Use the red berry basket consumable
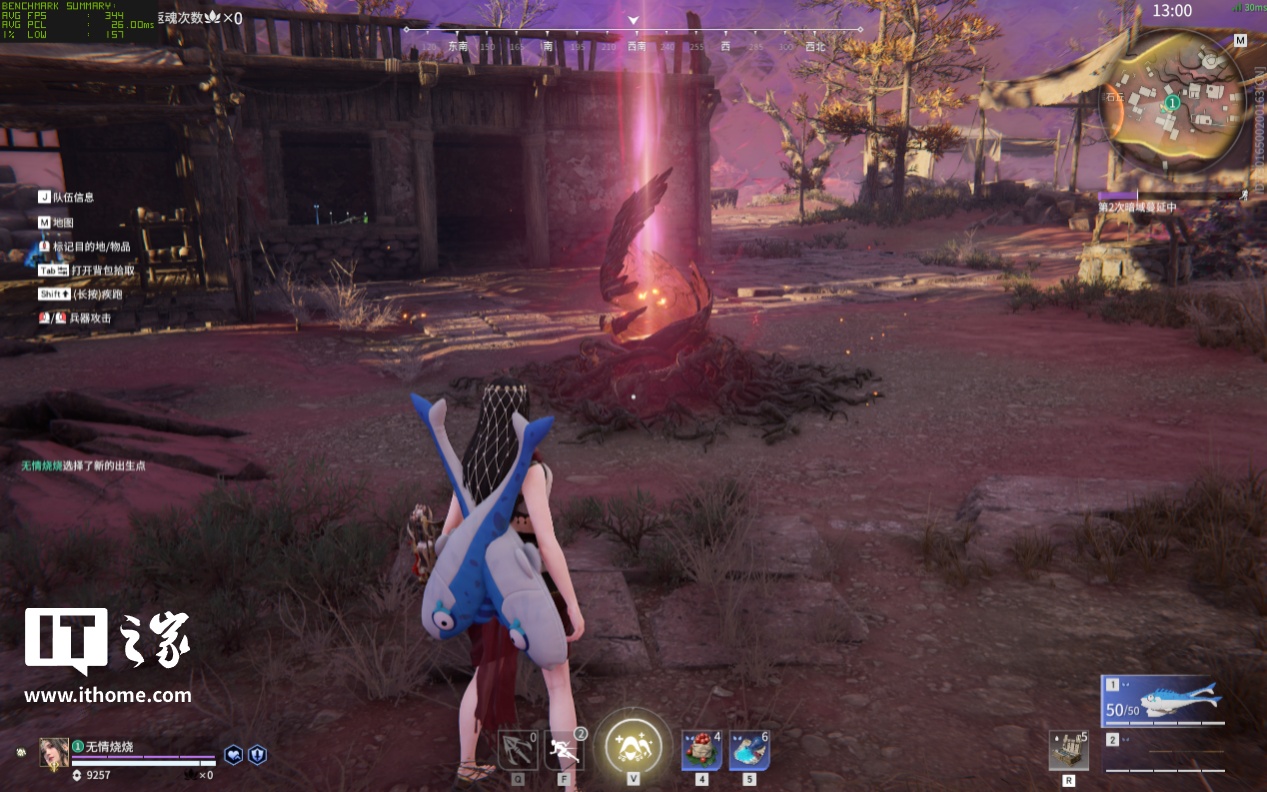 [x=701, y=750]
